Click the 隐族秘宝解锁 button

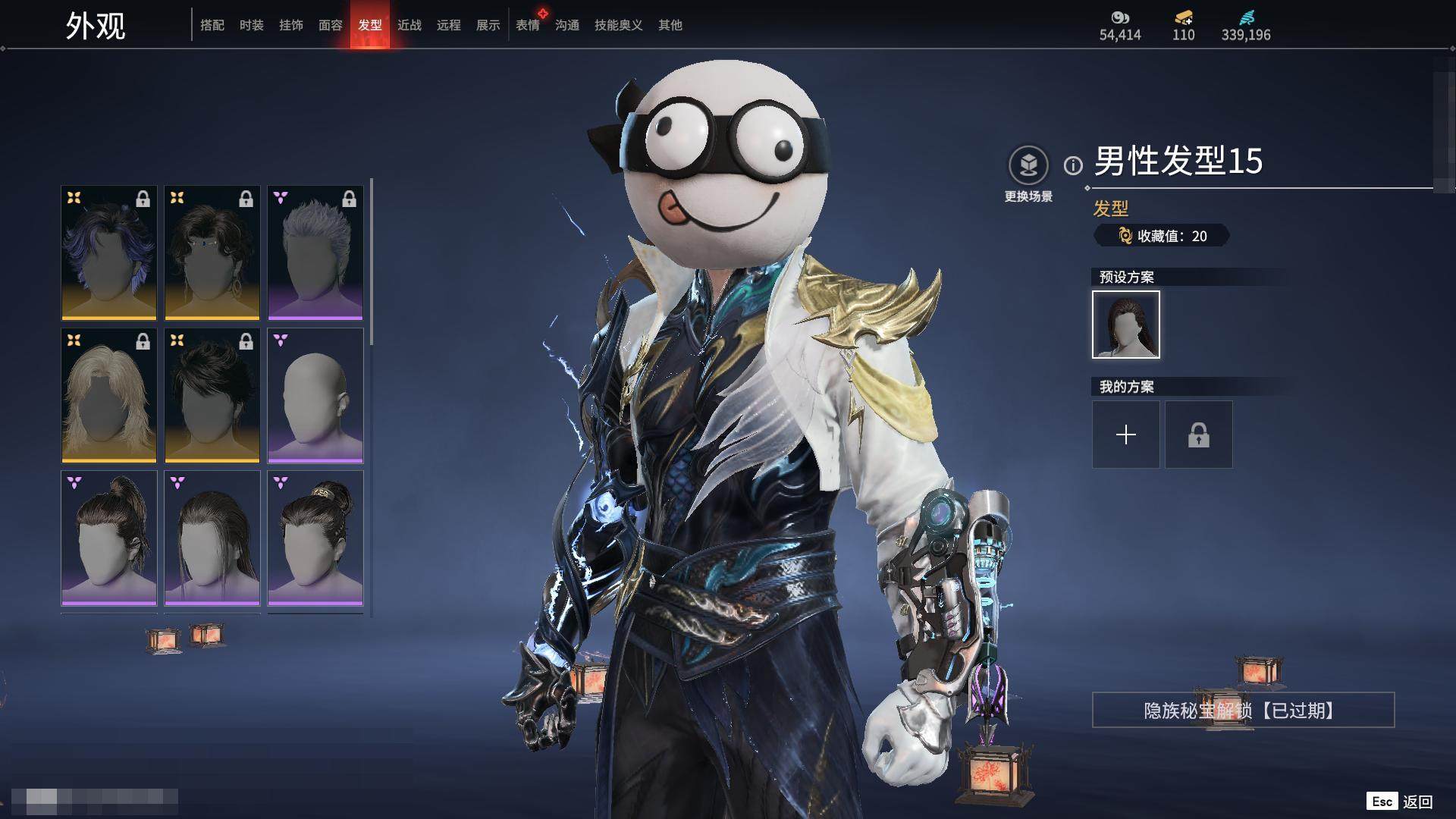(1243, 710)
